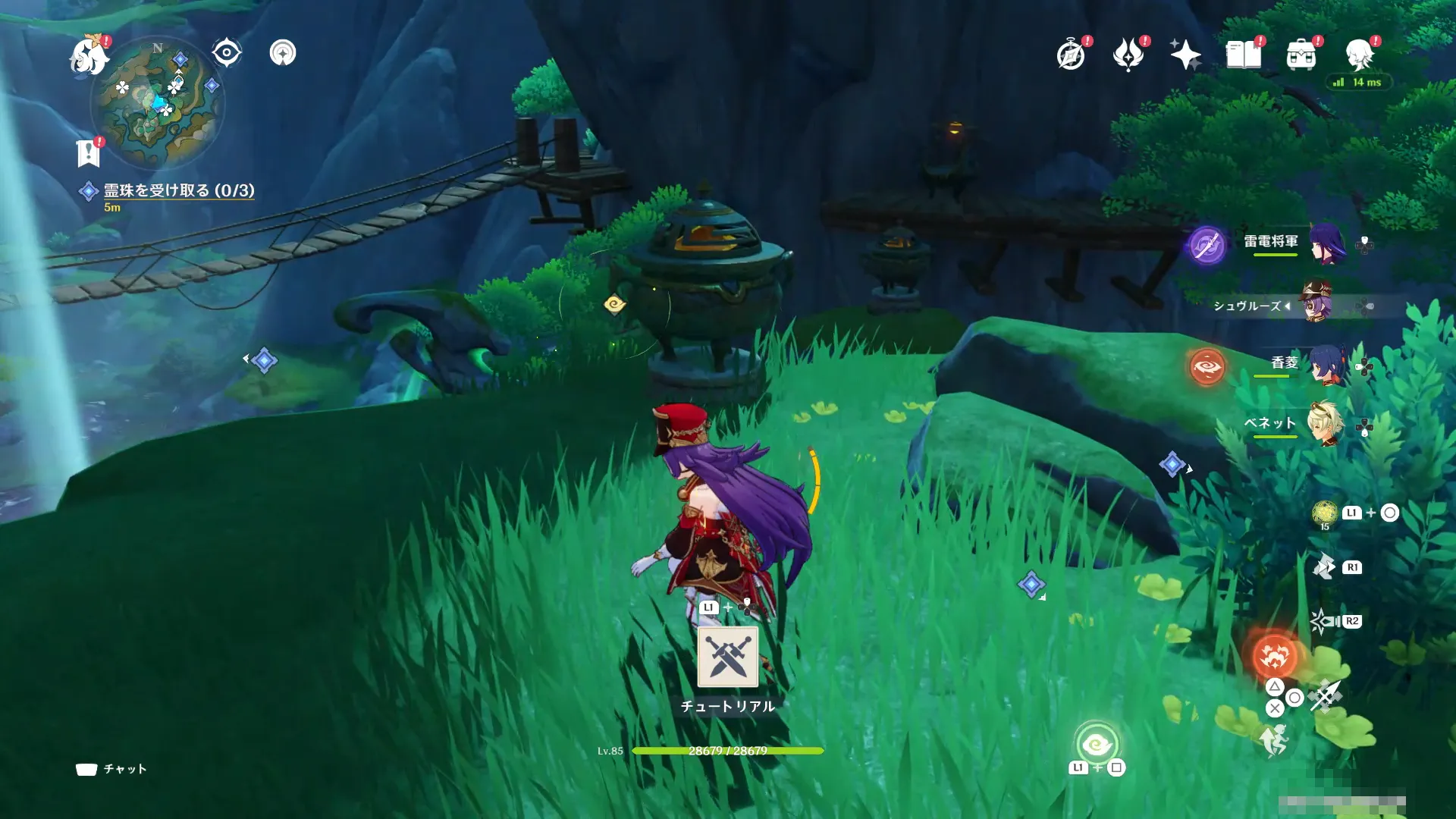Activate the red elemental burst icon
Screen dimensions: 1456x819
1274,655
